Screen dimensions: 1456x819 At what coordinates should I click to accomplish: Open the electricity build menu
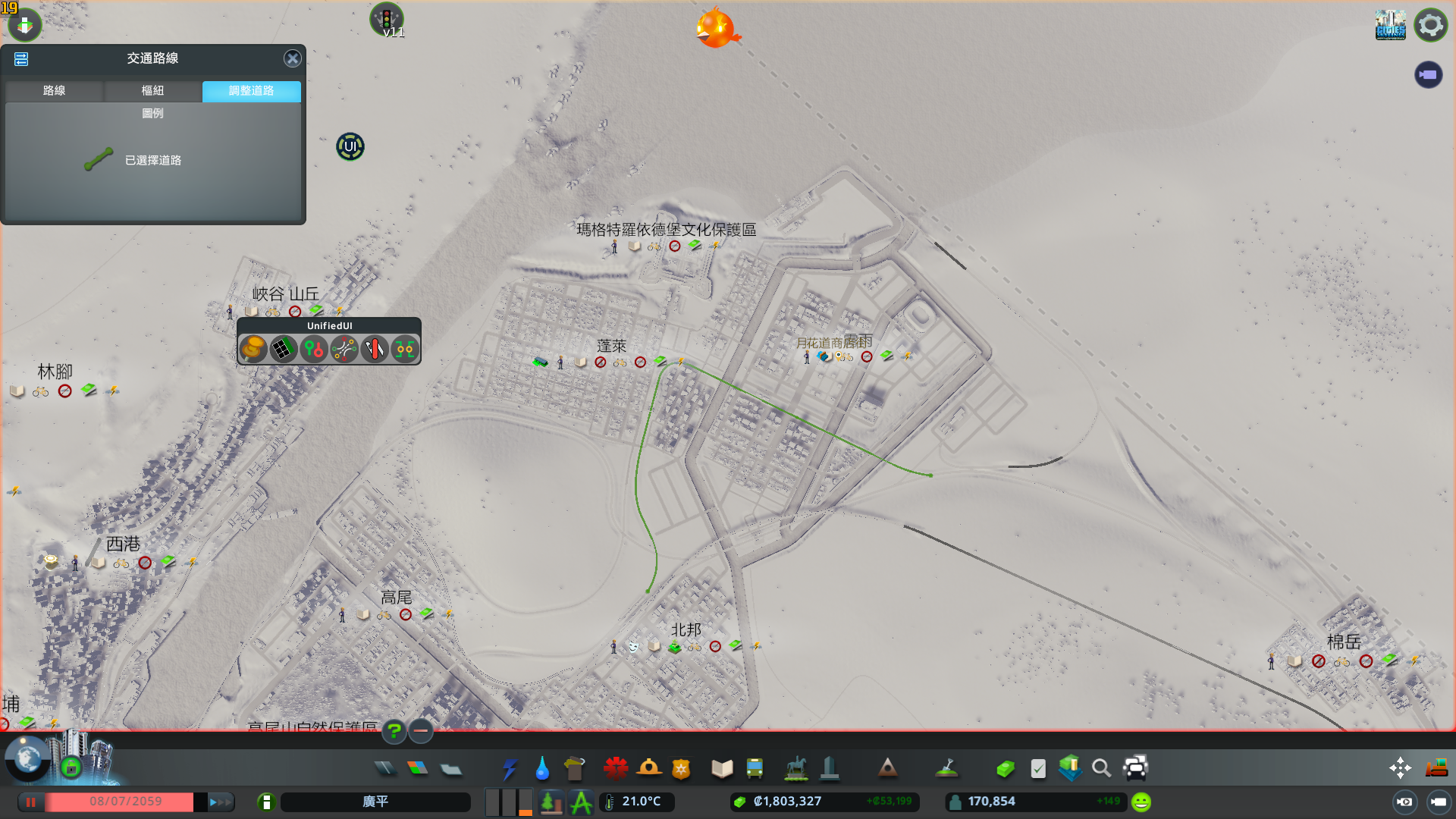(509, 769)
